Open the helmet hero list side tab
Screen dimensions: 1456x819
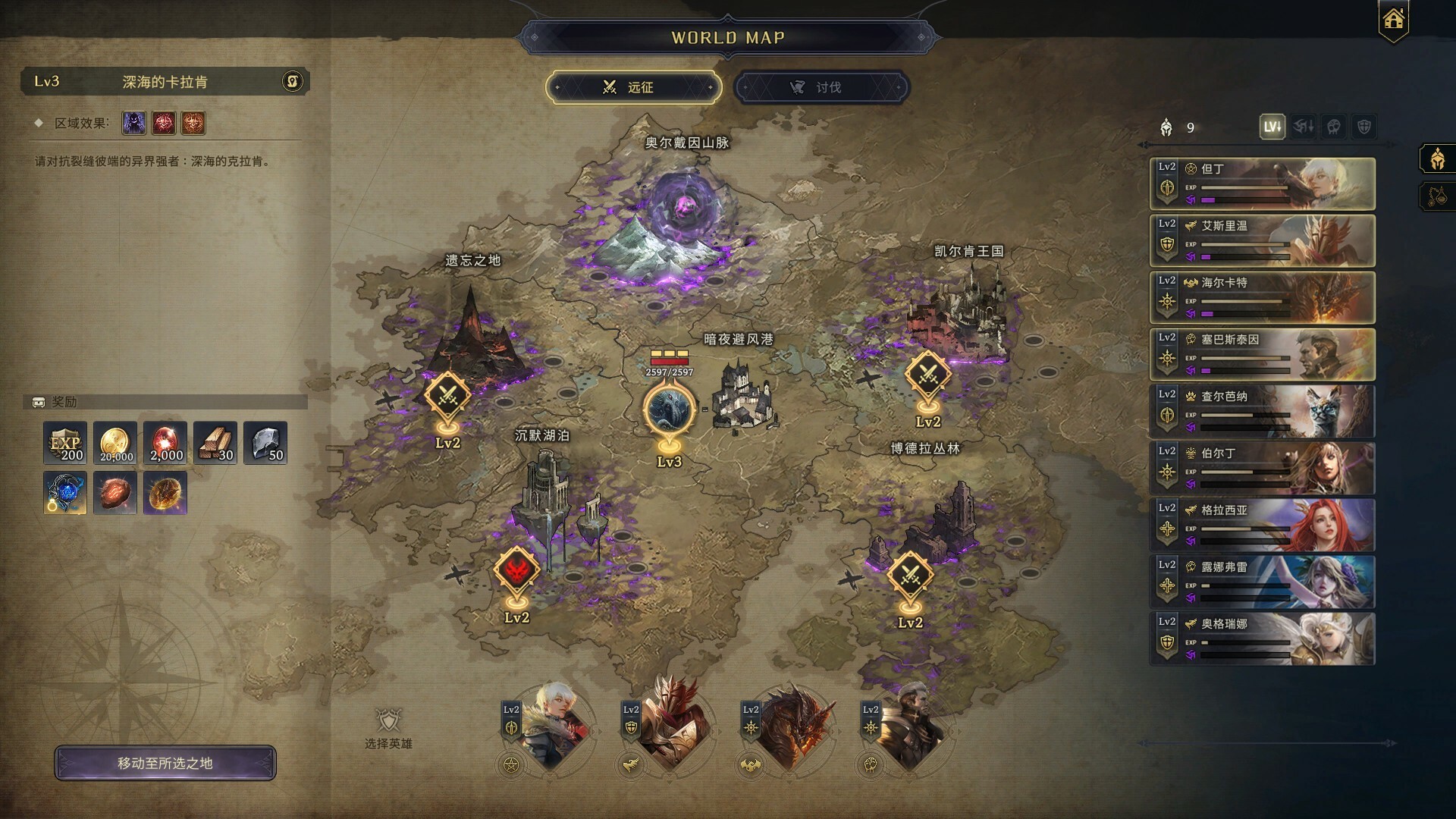pyautogui.click(x=1436, y=159)
